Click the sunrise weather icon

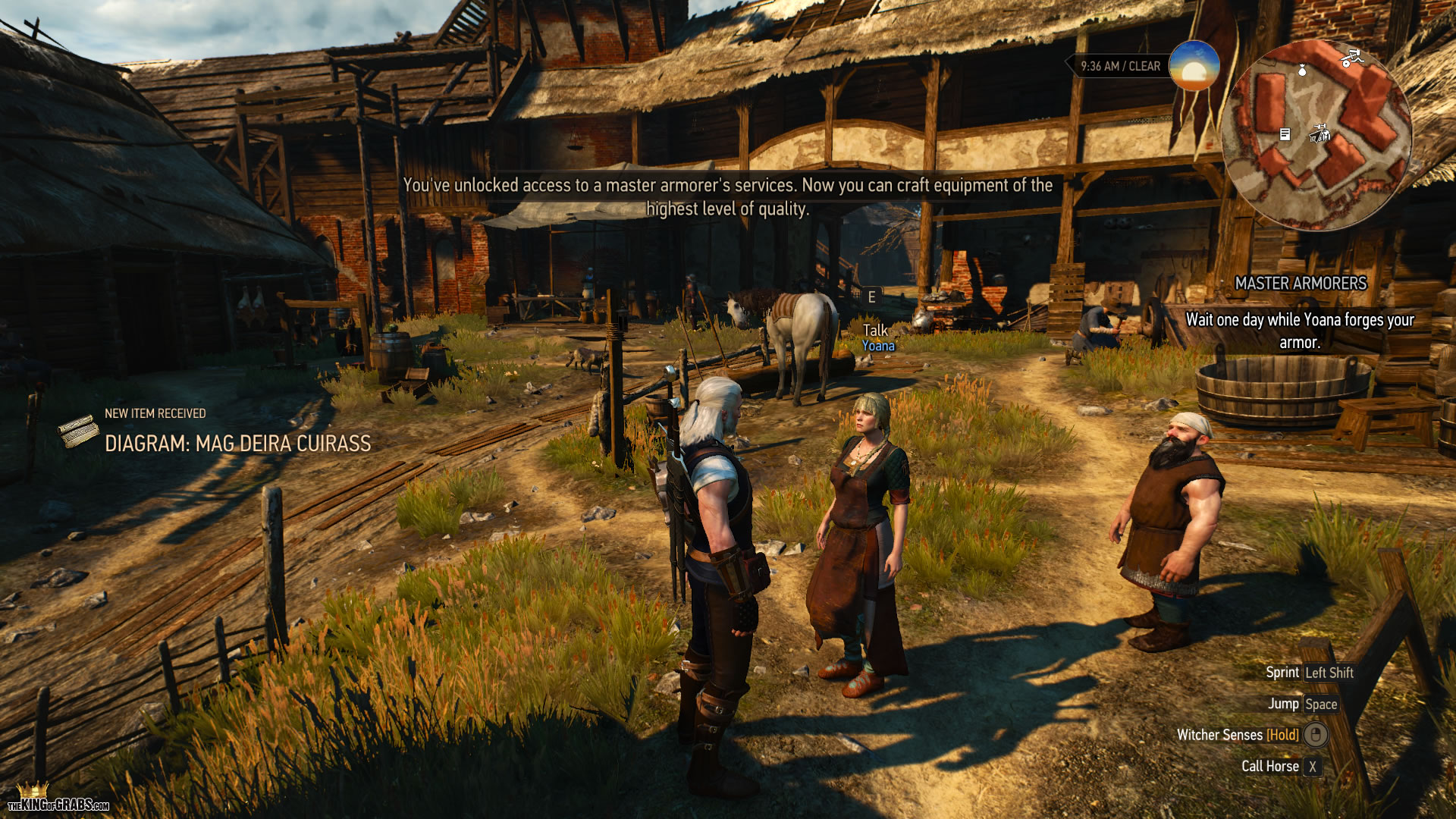coord(1194,66)
